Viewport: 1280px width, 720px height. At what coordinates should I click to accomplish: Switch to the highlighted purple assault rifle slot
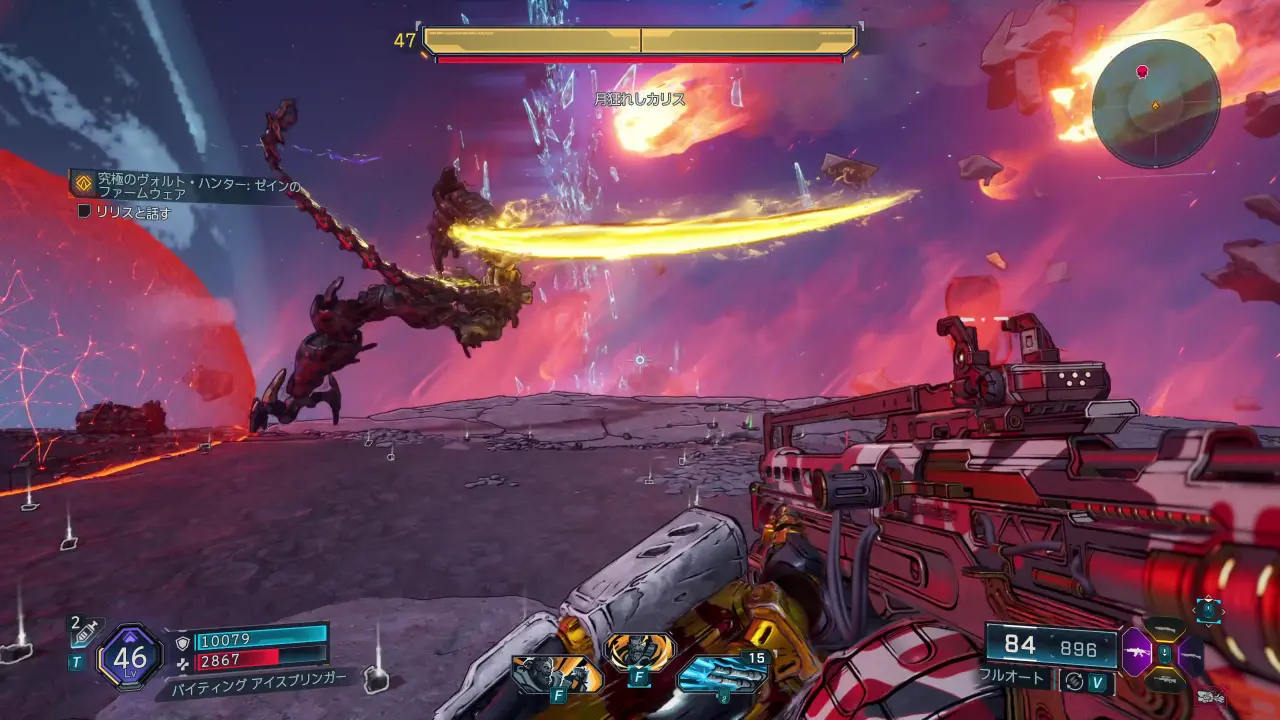click(1138, 652)
